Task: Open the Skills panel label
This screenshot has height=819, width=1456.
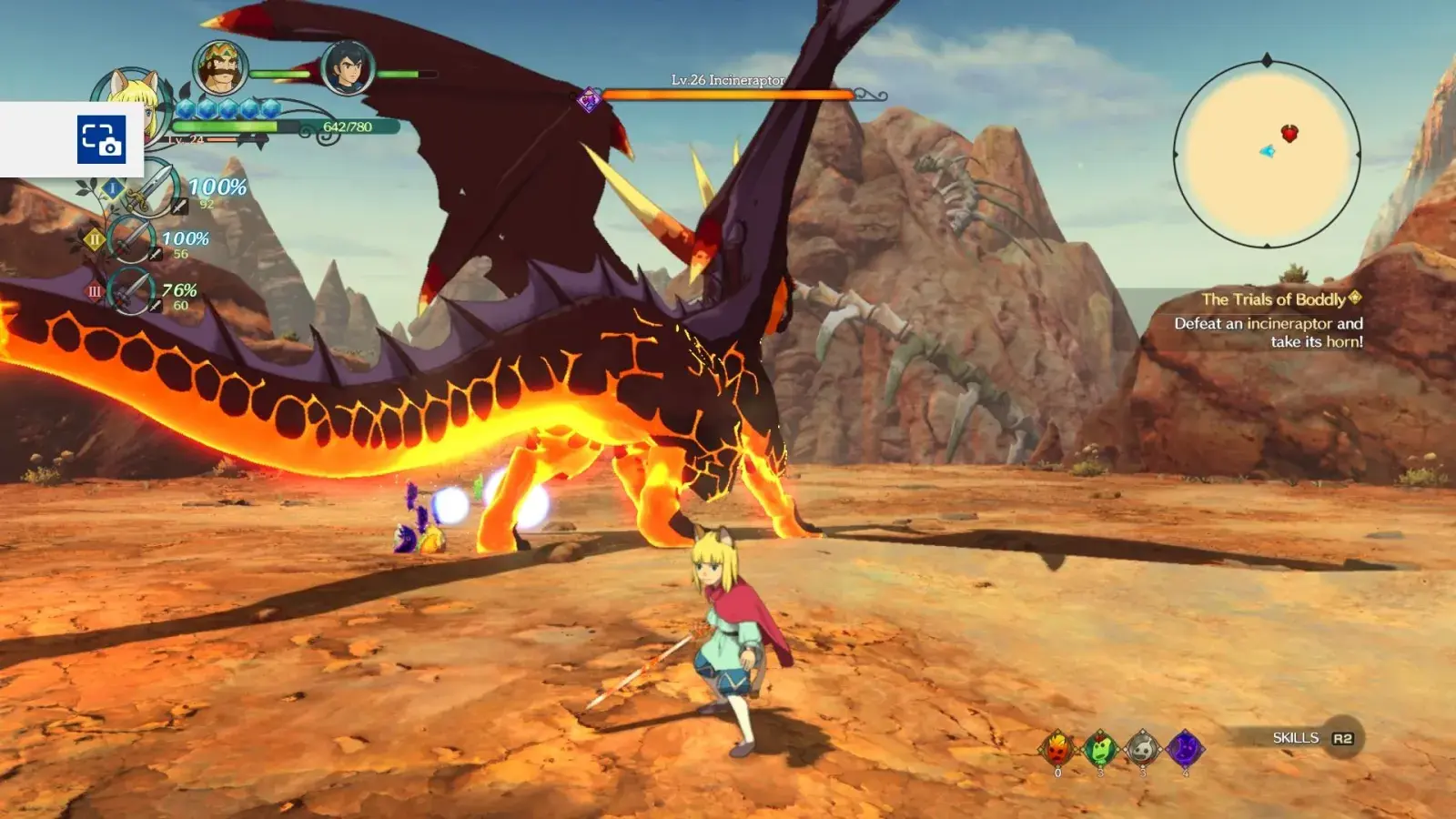Action: [x=1296, y=738]
